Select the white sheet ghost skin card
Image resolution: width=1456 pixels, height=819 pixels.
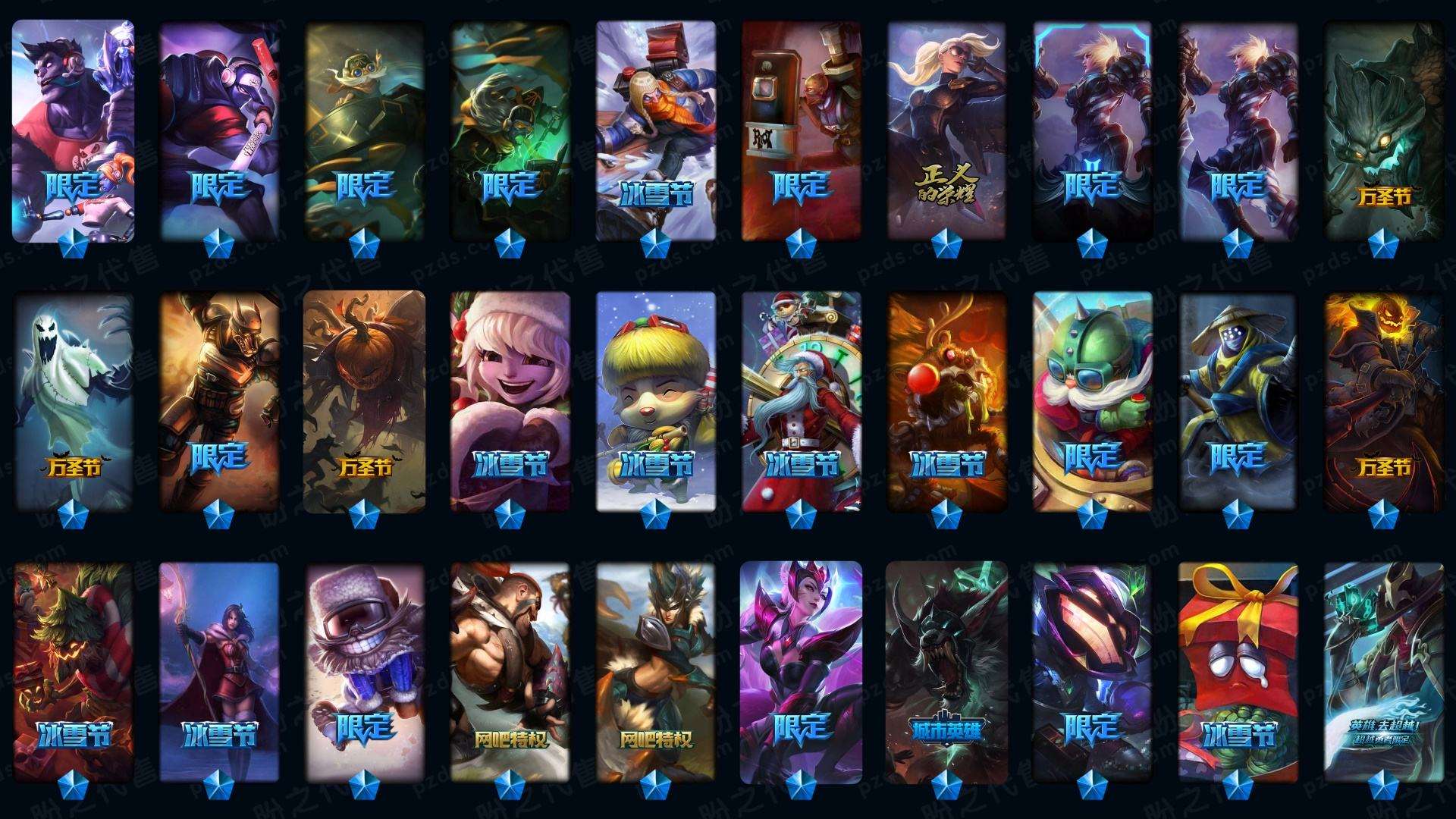coord(74,402)
